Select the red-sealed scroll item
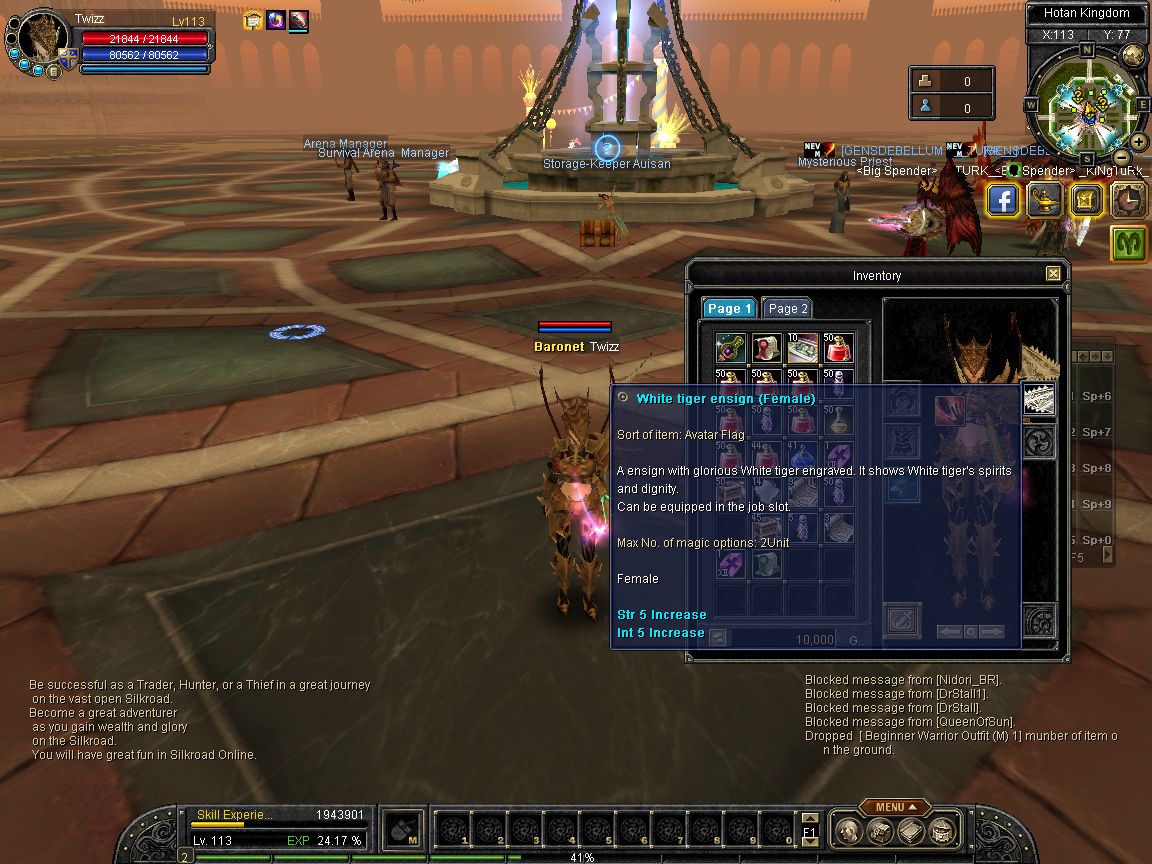Viewport: 1152px width, 864px height. click(766, 348)
